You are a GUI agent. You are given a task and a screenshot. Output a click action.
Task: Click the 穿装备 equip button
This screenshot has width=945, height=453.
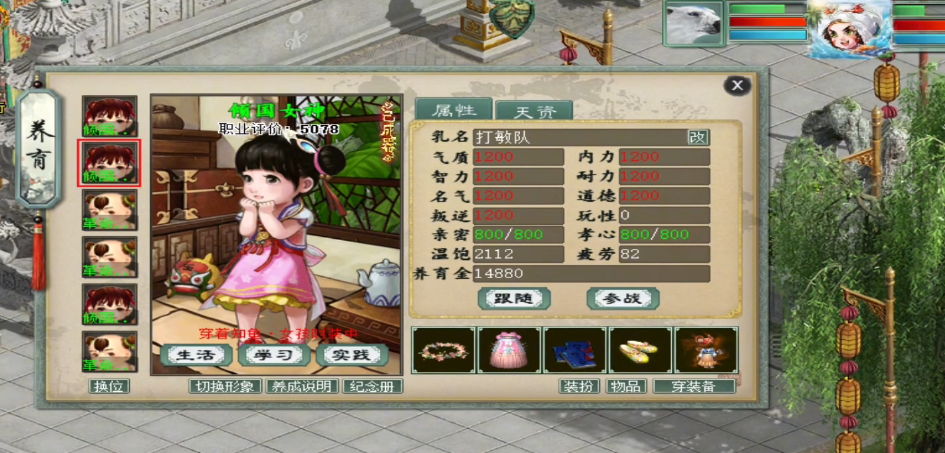694,386
